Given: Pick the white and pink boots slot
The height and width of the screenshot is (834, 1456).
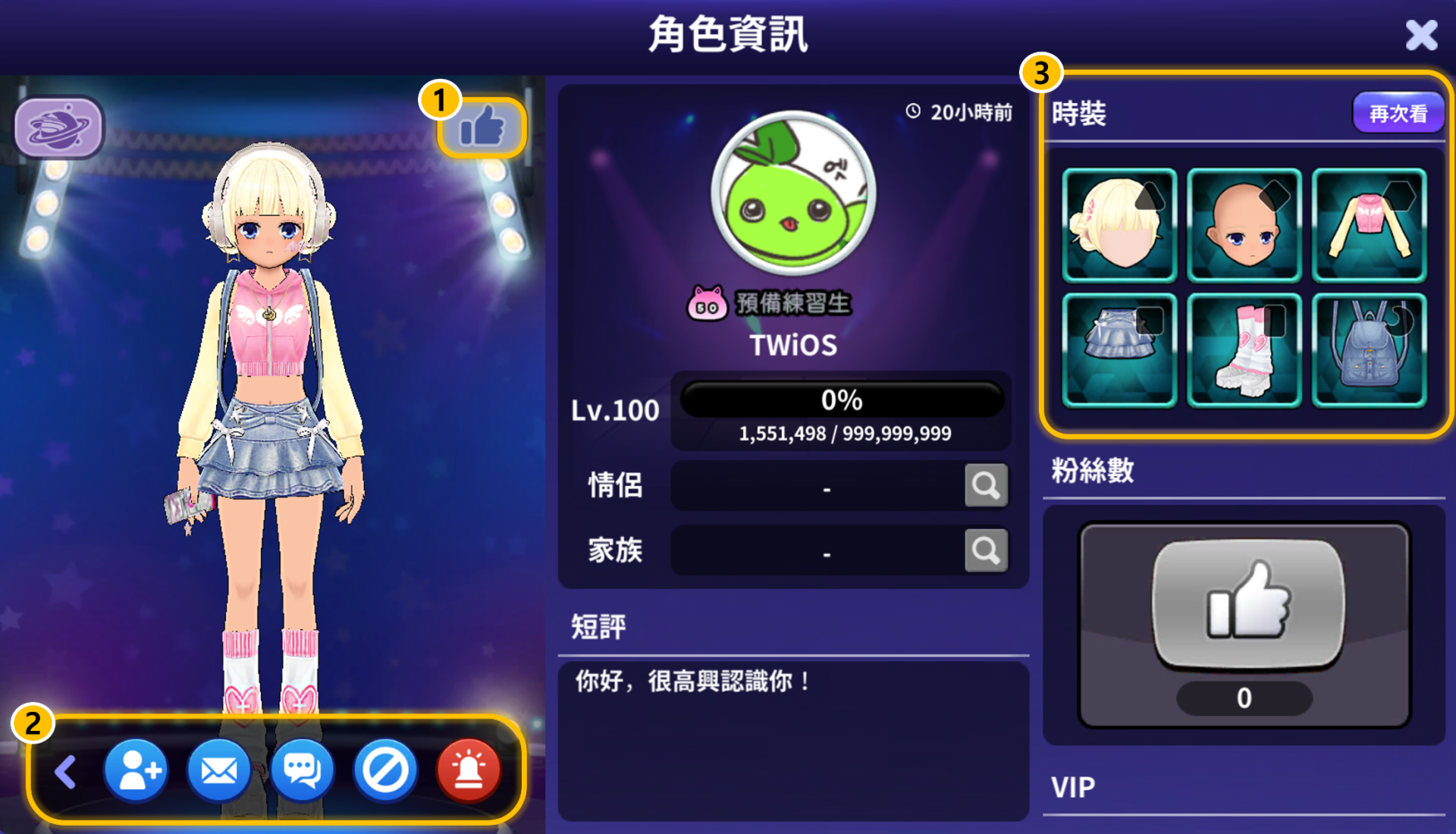Looking at the screenshot, I should [1244, 350].
